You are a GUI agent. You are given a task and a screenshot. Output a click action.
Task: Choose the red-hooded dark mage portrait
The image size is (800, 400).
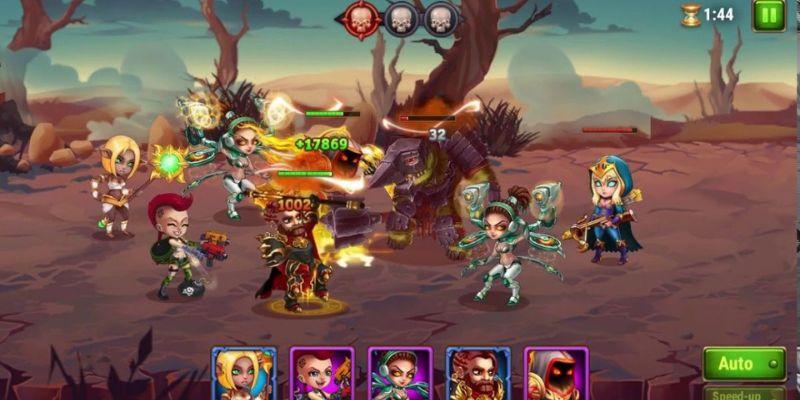coord(556,376)
